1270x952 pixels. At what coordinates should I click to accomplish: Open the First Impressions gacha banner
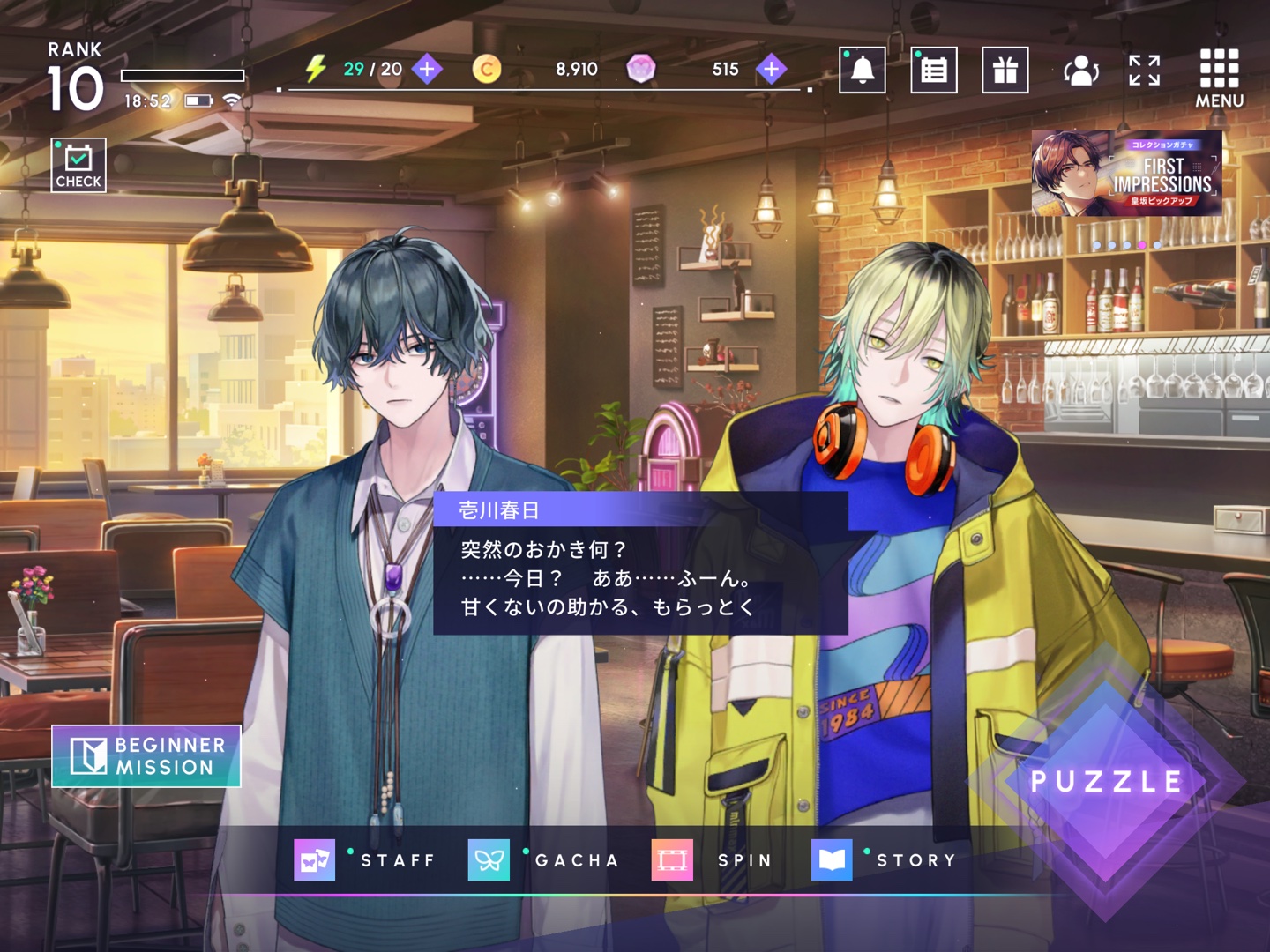point(1126,174)
